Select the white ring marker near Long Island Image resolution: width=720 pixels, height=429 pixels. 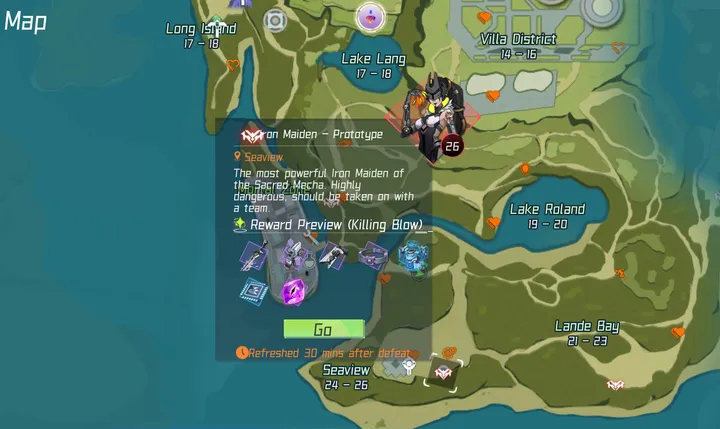click(x=275, y=19)
